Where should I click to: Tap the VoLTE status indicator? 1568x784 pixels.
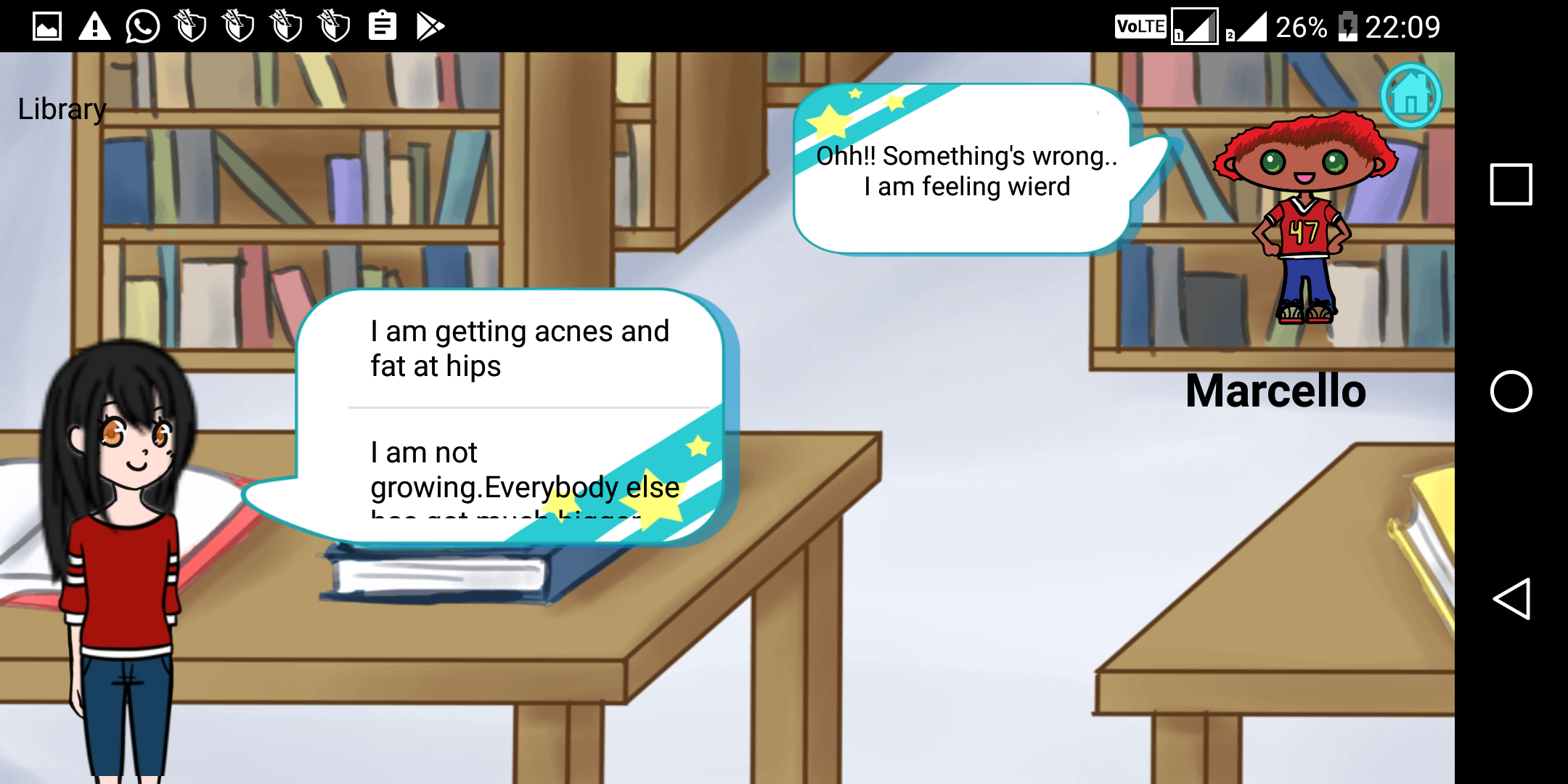[1140, 26]
